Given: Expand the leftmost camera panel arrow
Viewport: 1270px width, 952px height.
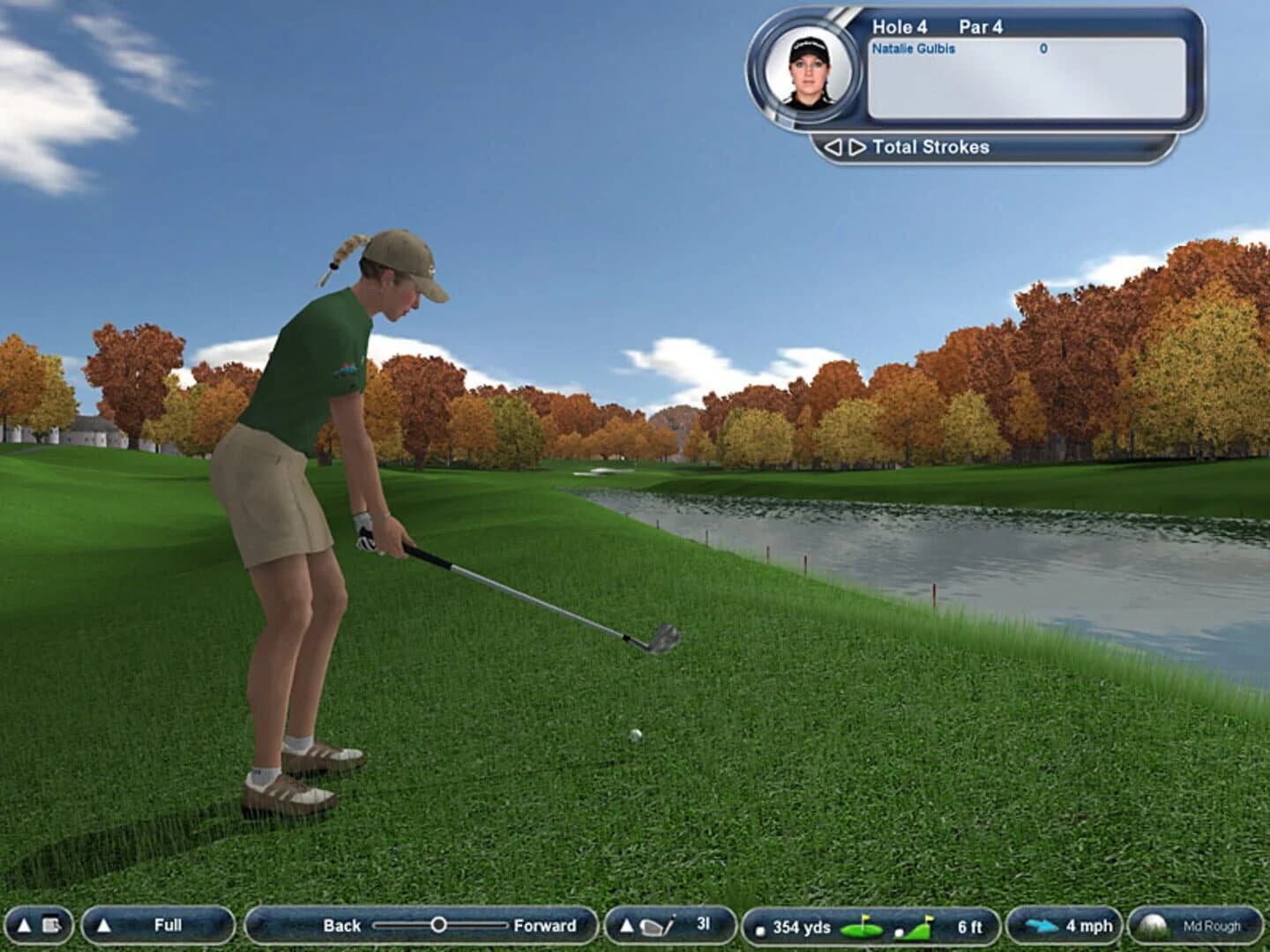Looking at the screenshot, I should pyautogui.click(x=24, y=926).
